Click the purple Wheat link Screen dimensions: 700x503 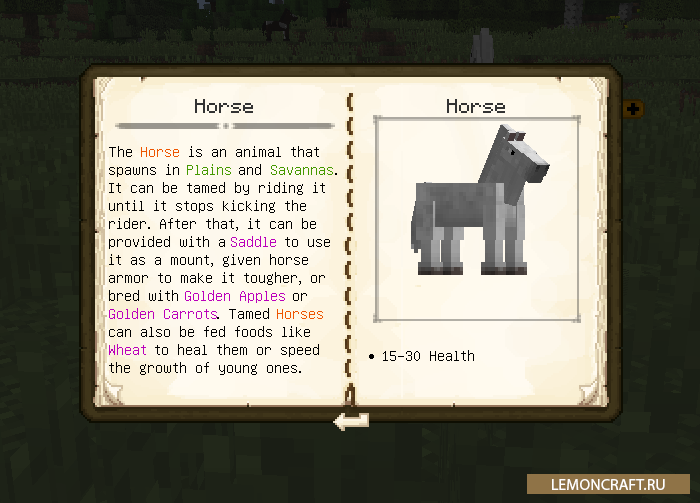[x=127, y=350]
